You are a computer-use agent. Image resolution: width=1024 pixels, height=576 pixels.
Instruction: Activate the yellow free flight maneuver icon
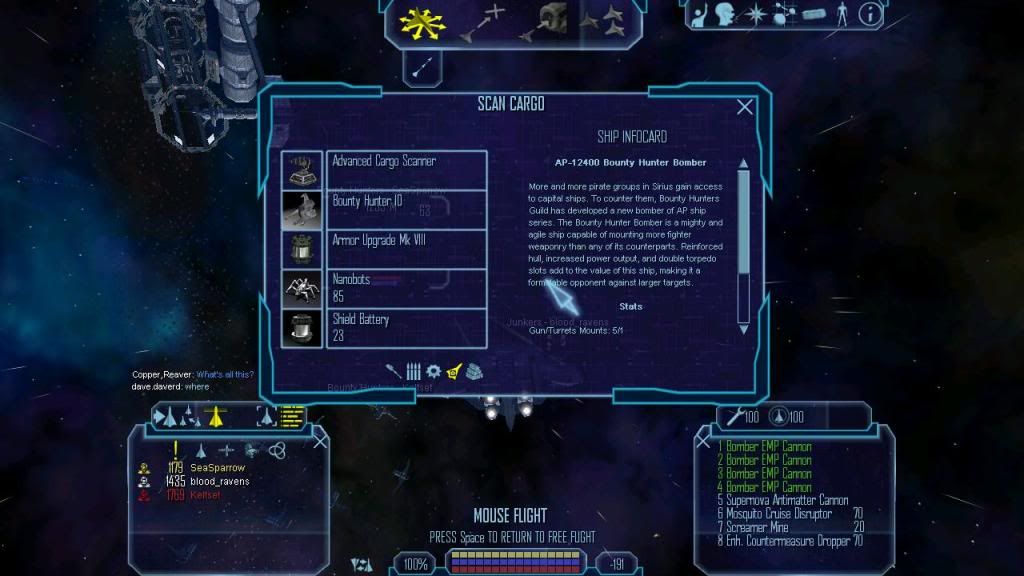[x=417, y=22]
